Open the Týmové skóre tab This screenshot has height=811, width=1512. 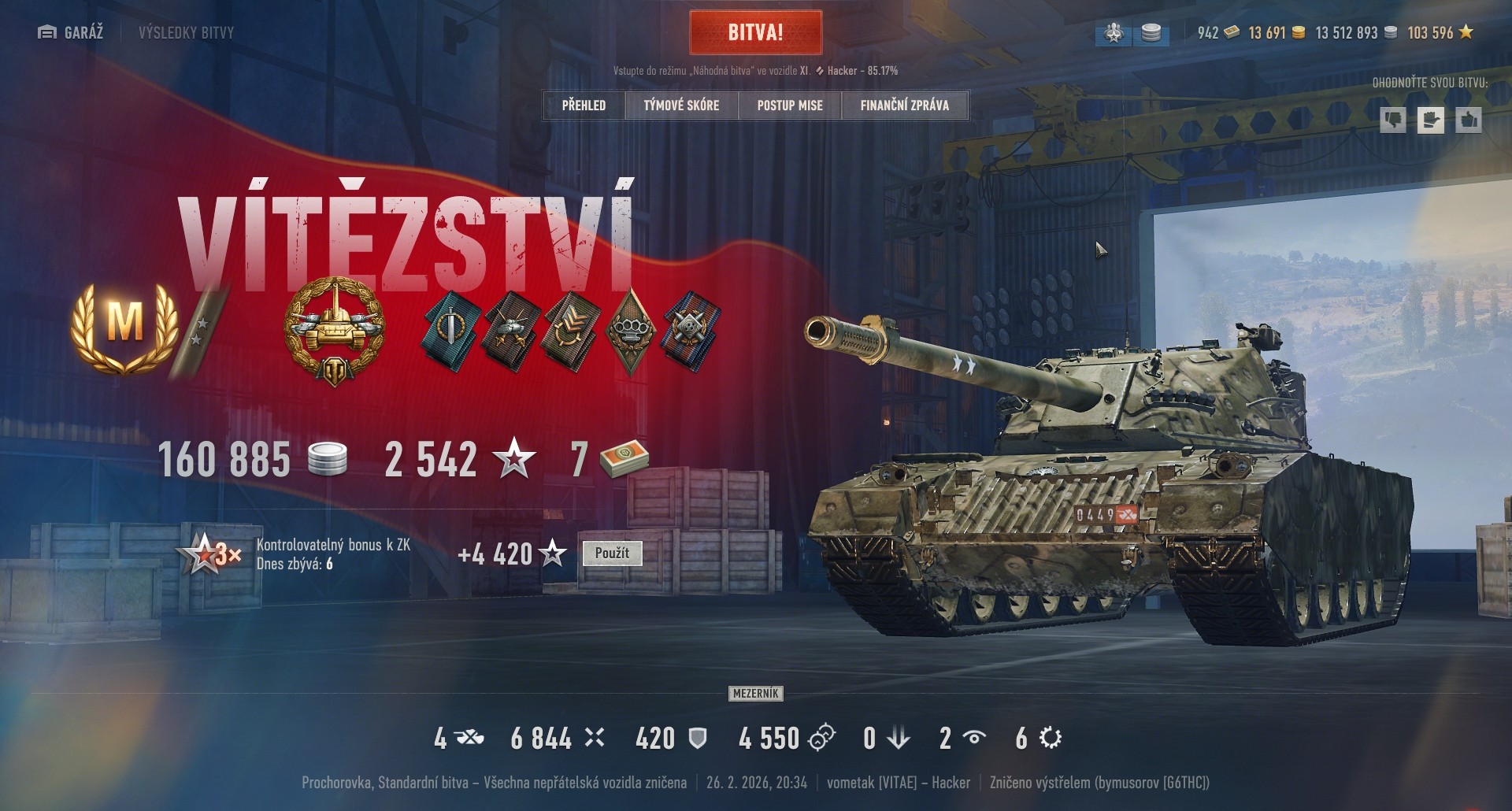pos(681,106)
